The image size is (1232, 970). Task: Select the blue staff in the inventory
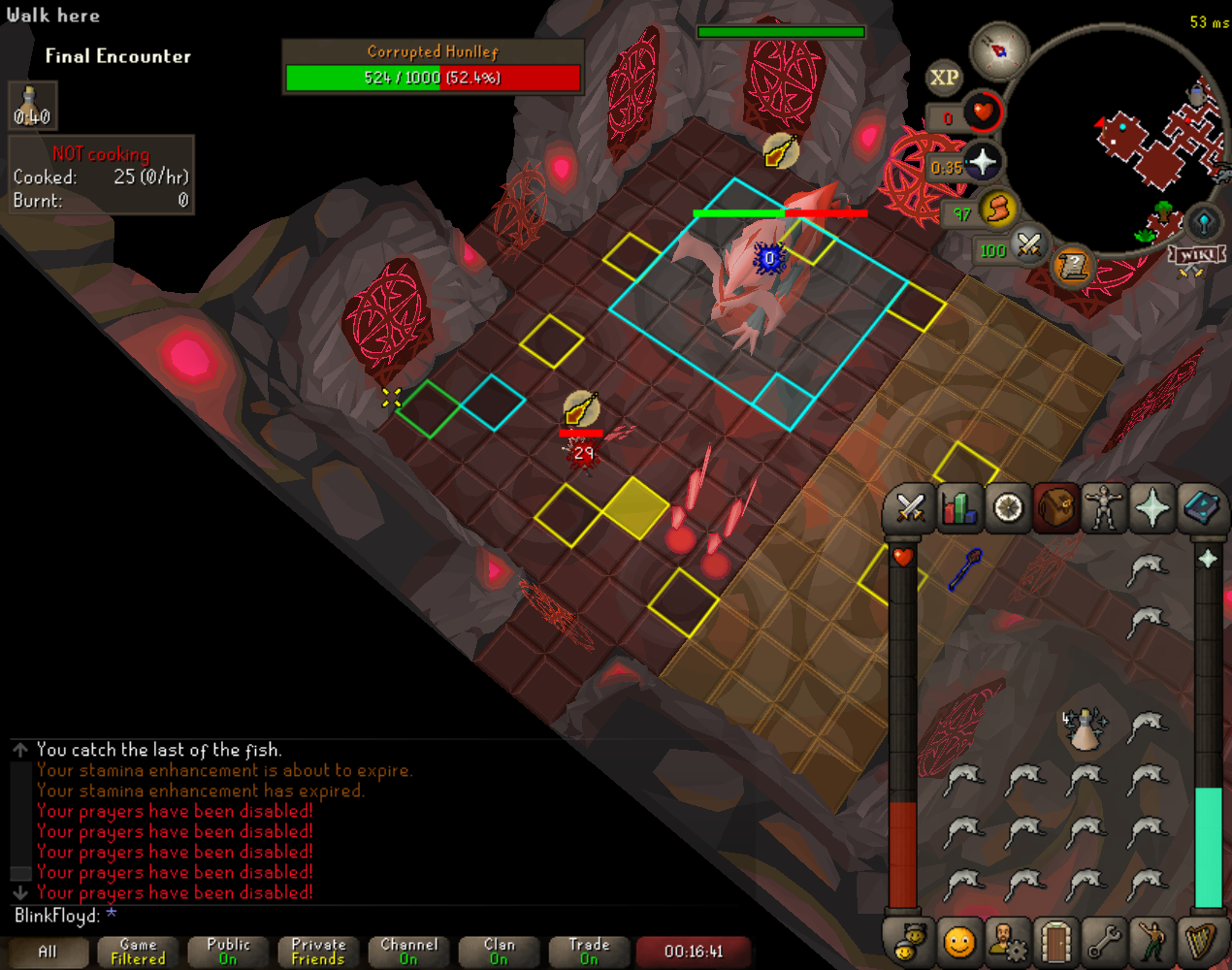click(x=965, y=569)
